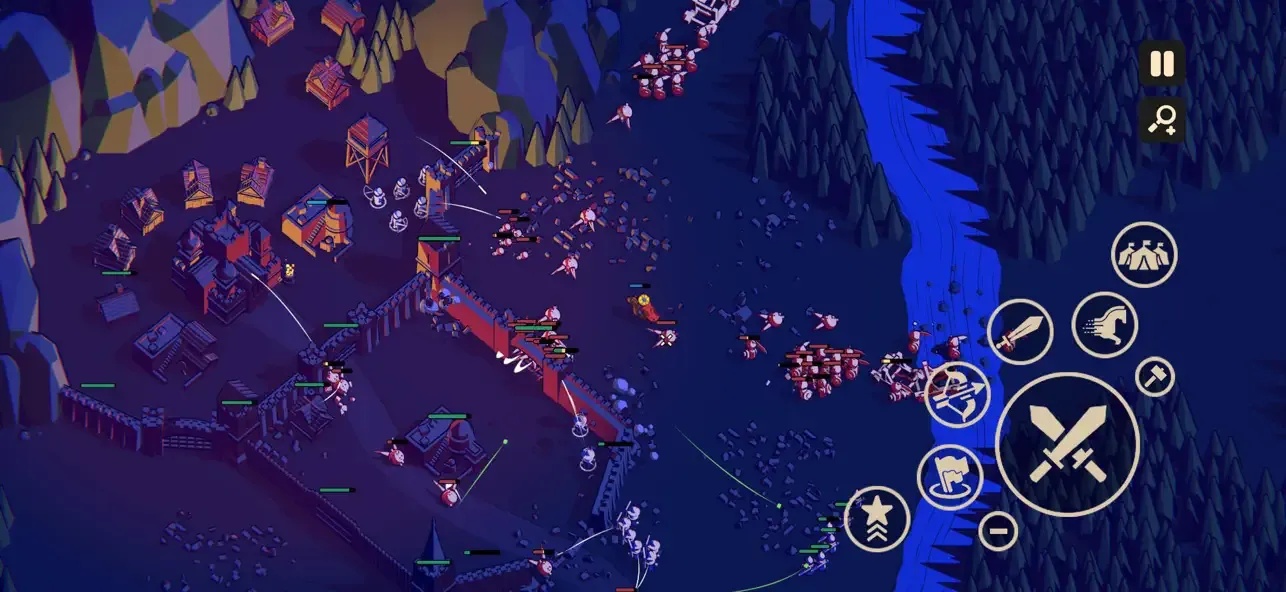
Task: Place a rally flag with the flag button
Action: [x=949, y=476]
